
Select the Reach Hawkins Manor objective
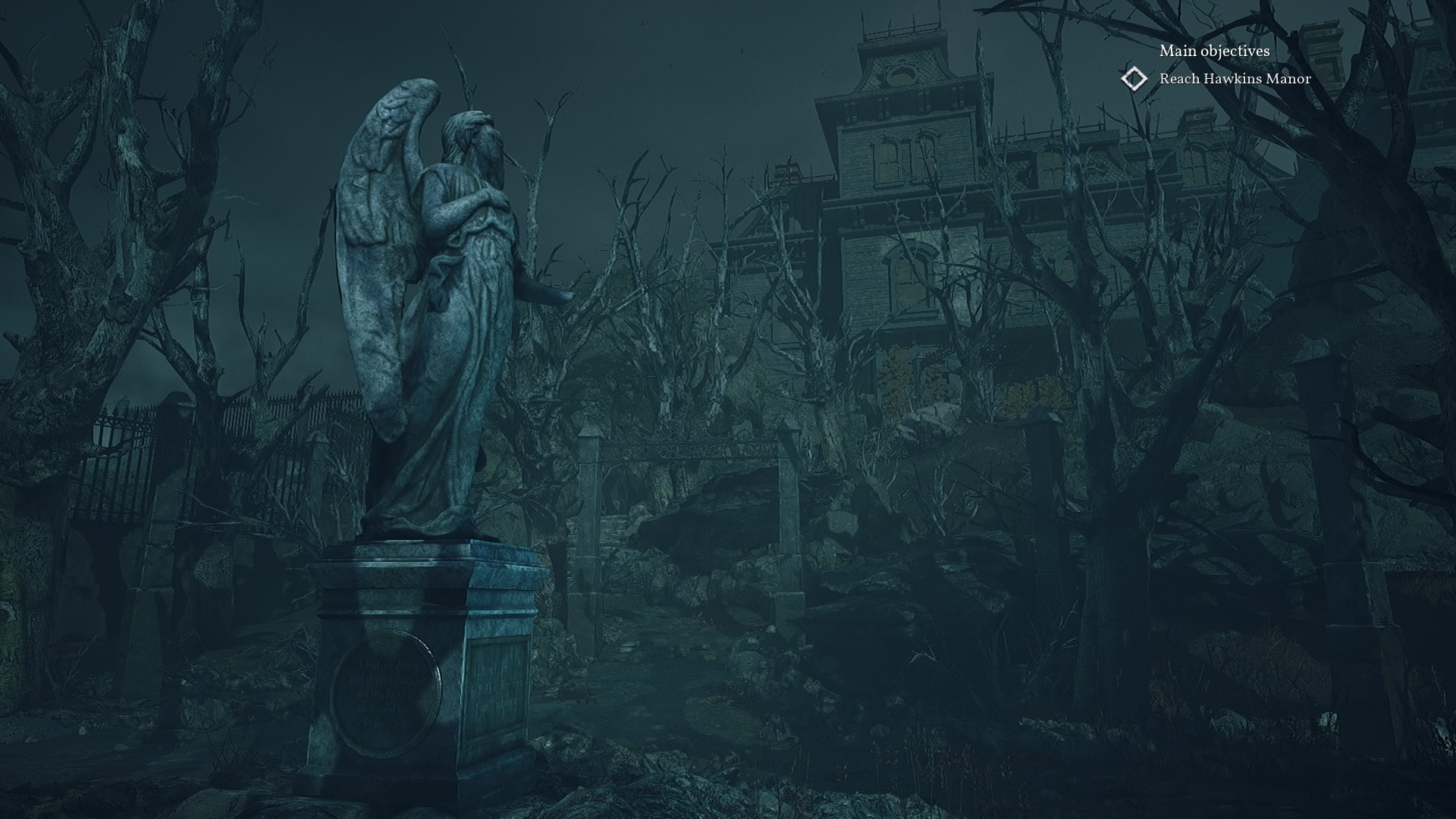pos(1235,79)
